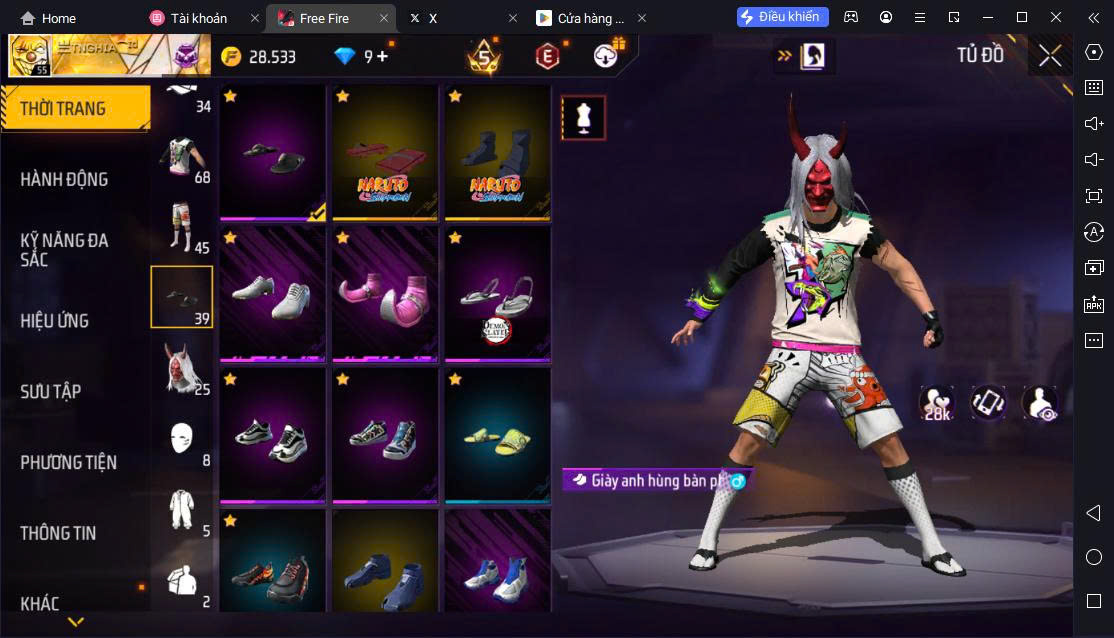Open the HÀNH ĐỘNG category
The height and width of the screenshot is (638, 1114).
click(x=64, y=180)
